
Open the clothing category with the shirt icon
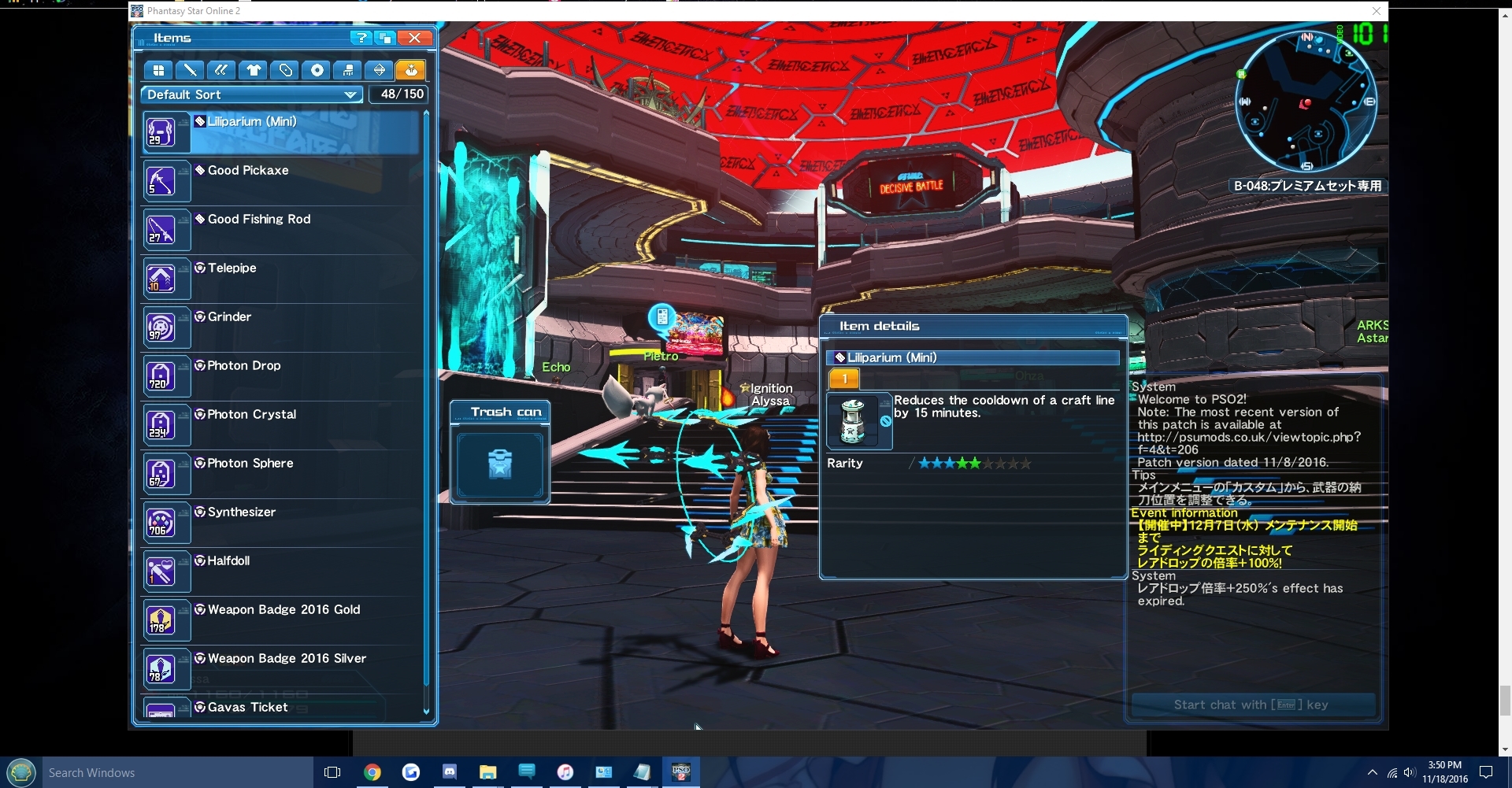point(253,70)
